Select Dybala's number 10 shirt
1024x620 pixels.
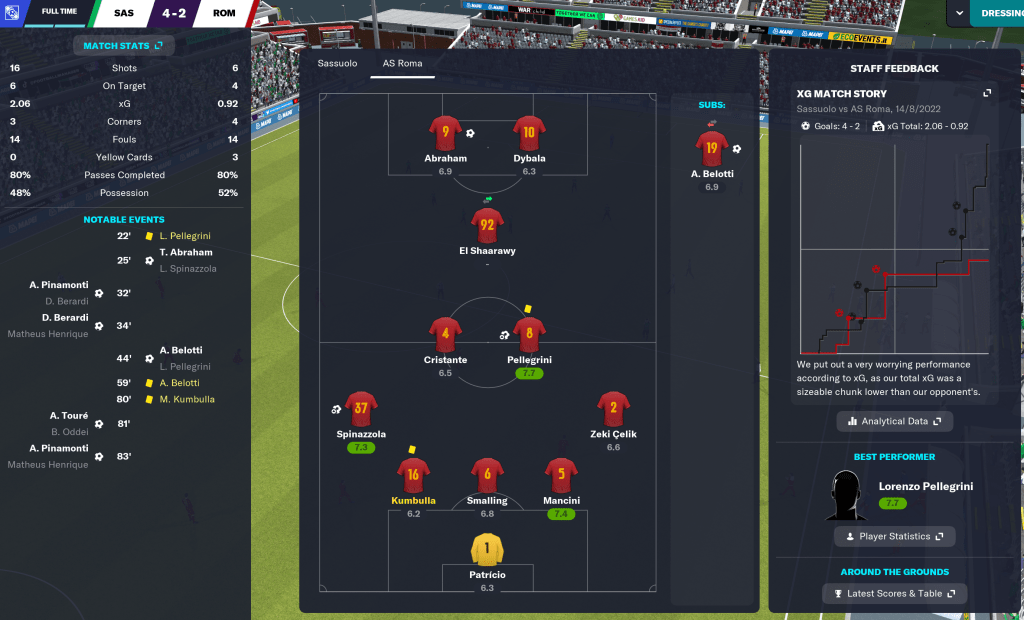point(529,133)
